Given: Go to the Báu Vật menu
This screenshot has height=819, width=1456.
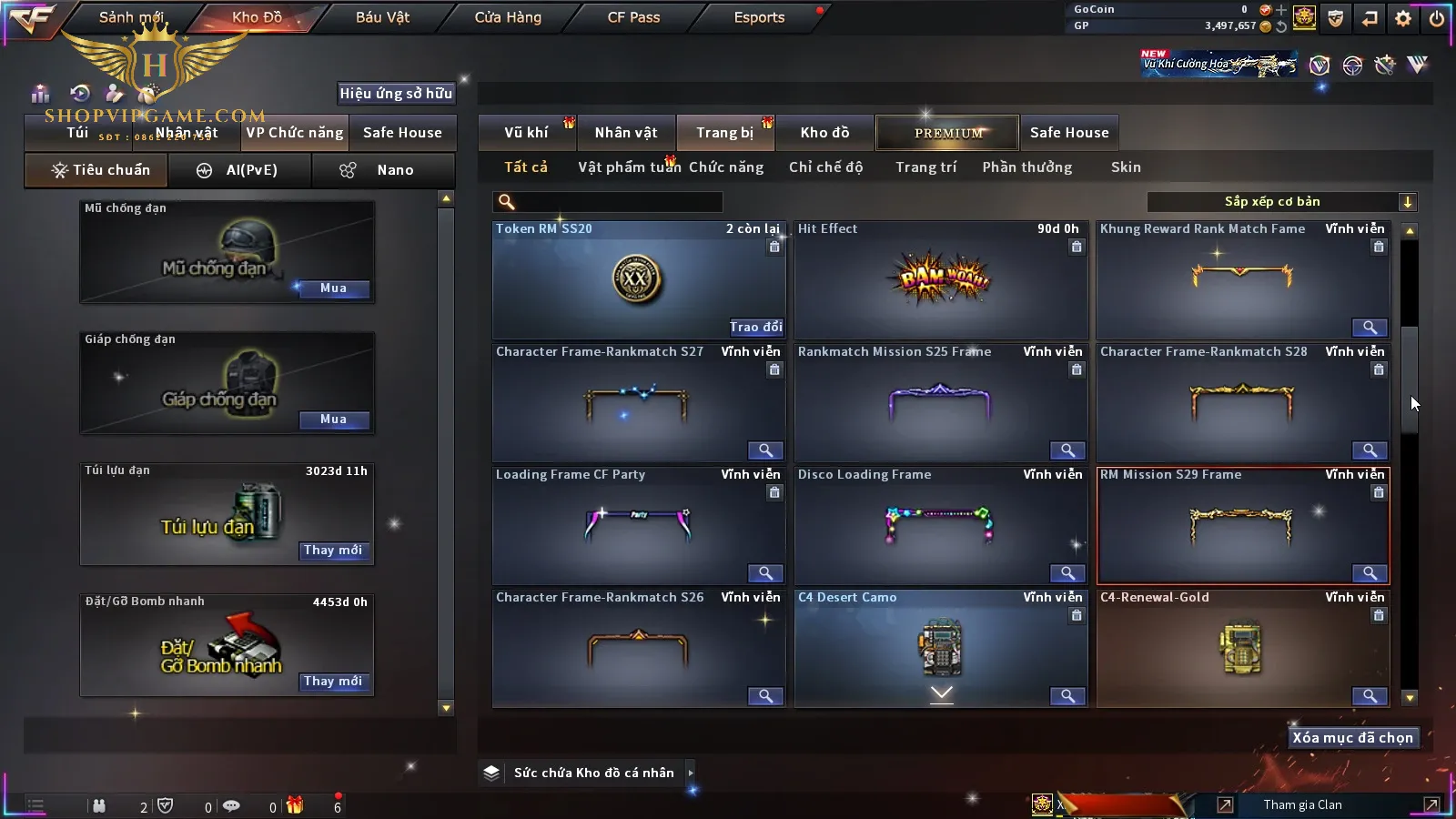Looking at the screenshot, I should 382,17.
